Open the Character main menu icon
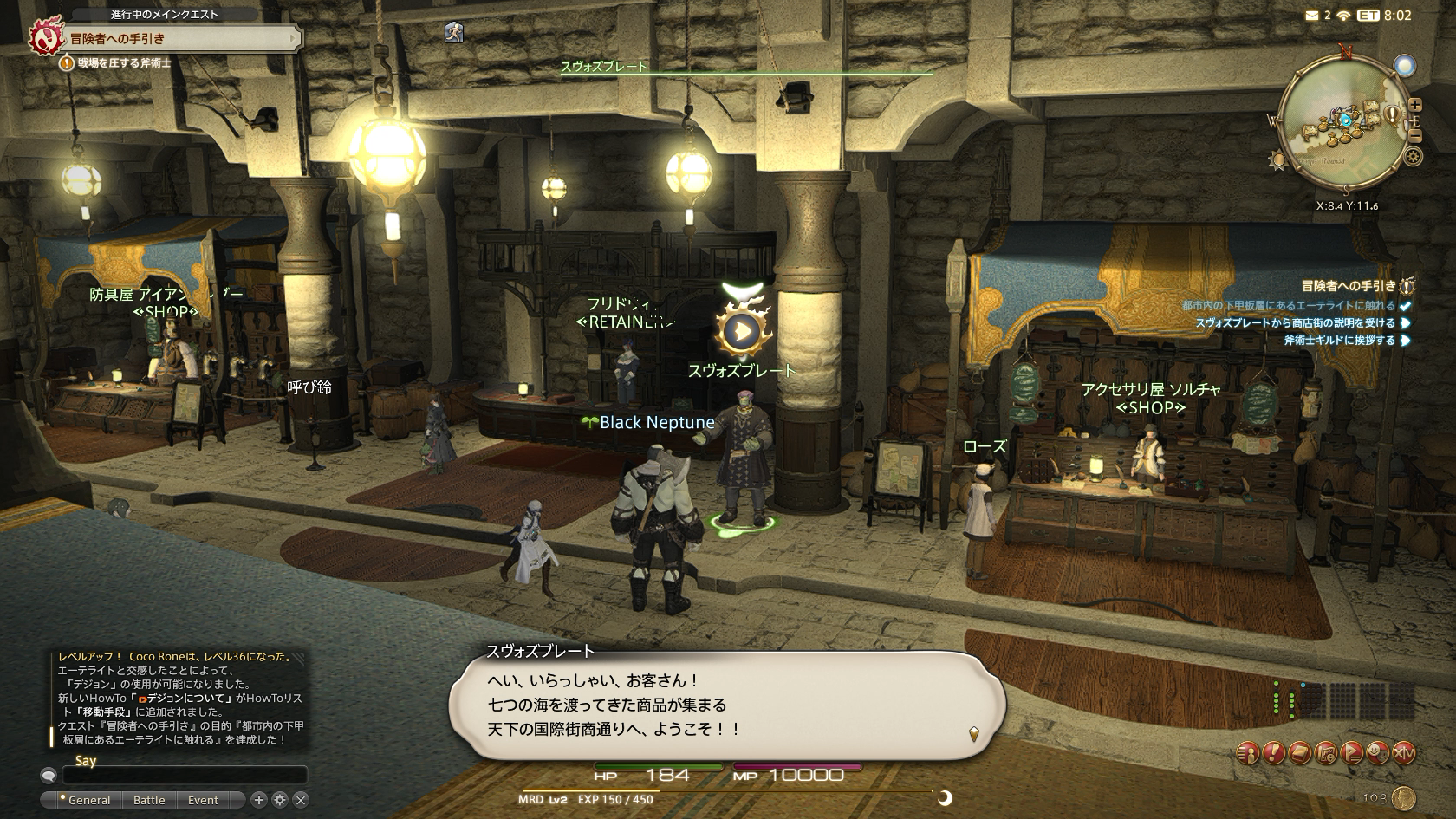Screen dimensions: 1456x819 [1248, 752]
